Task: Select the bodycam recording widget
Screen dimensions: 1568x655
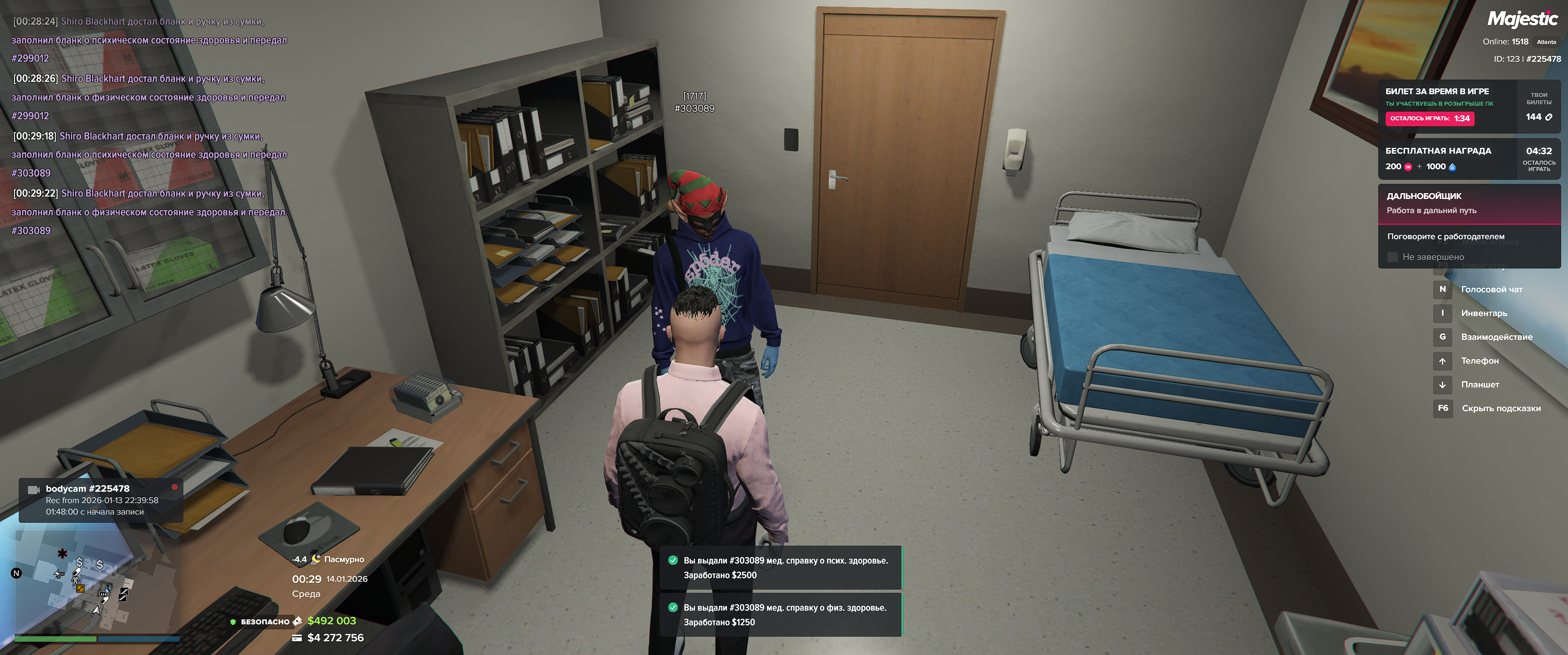Action: 101,500
